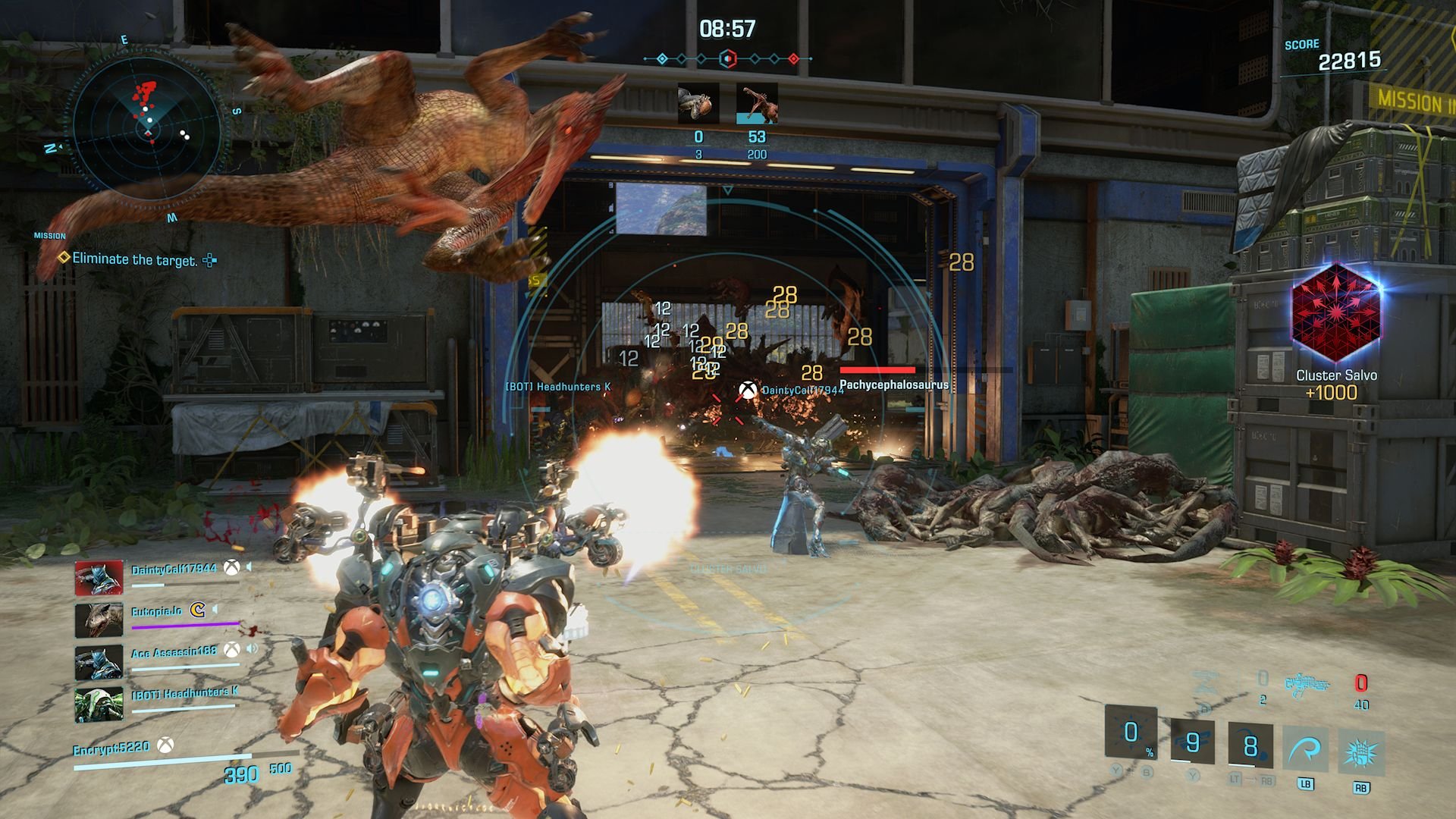Click the red hexagon on mission progress track
The height and width of the screenshot is (819, 1456).
pos(728,58)
